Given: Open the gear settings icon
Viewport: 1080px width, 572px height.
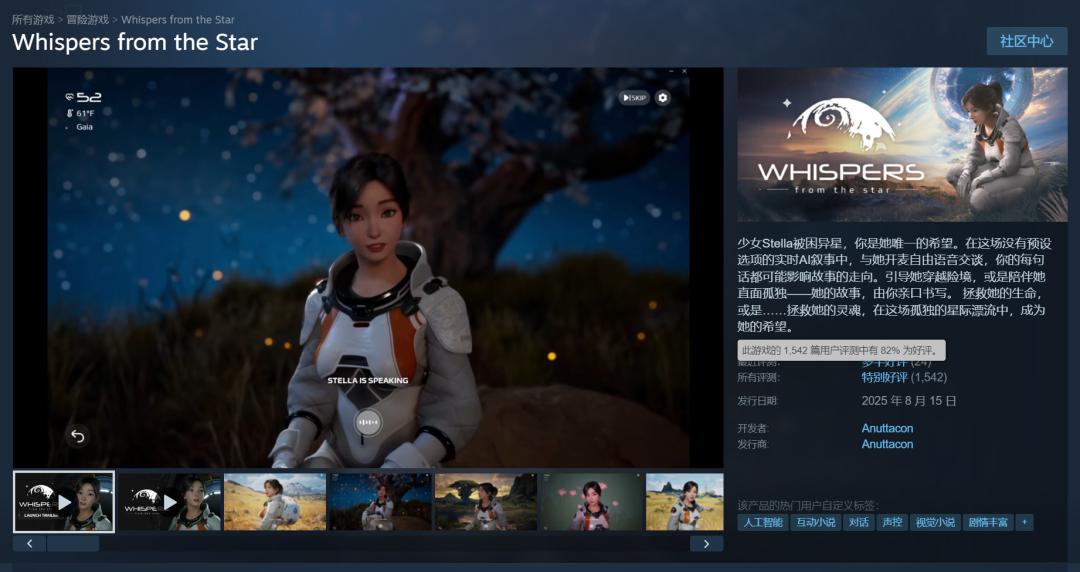Looking at the screenshot, I should pos(662,97).
